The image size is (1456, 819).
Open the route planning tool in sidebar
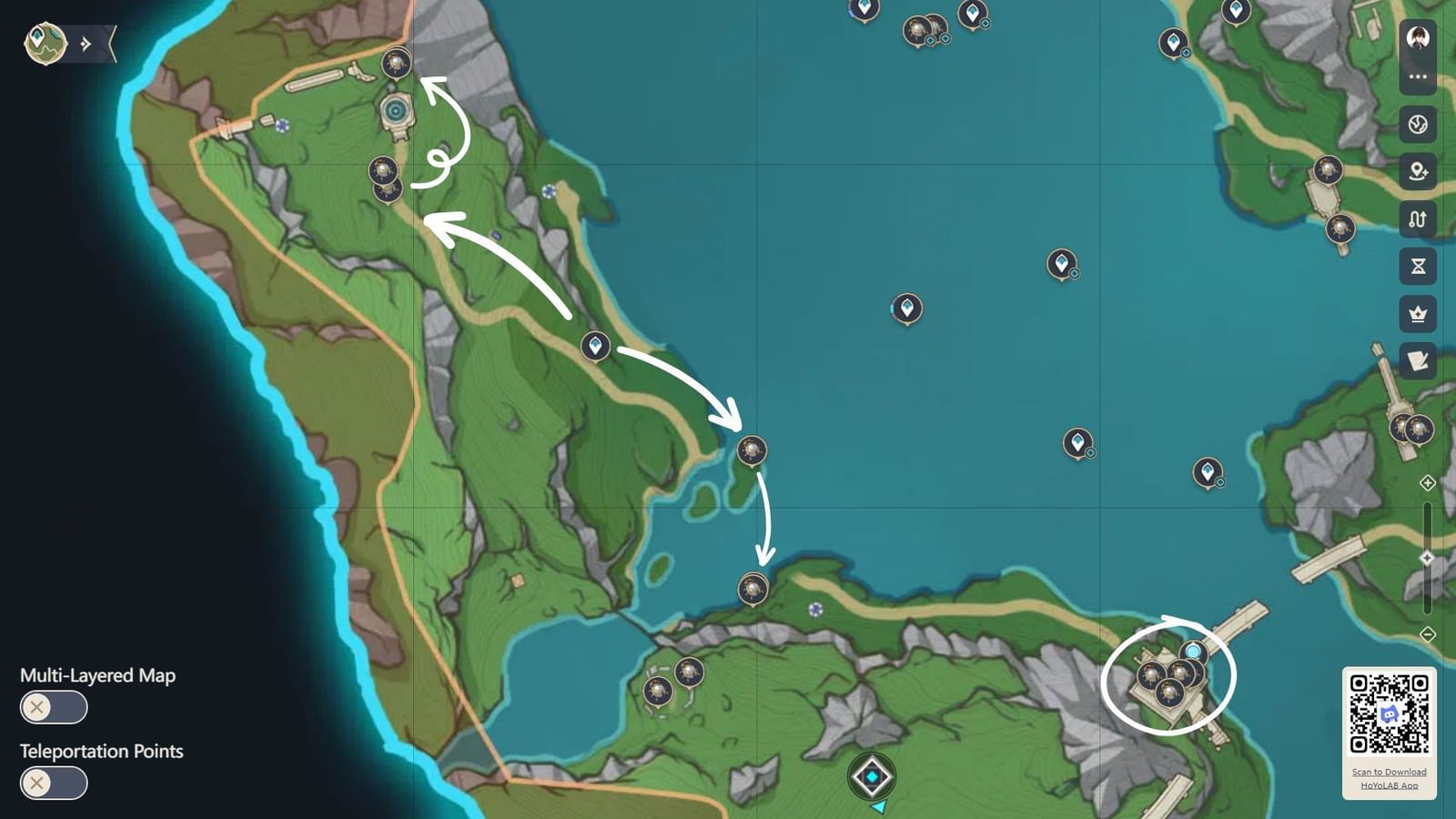click(1417, 218)
